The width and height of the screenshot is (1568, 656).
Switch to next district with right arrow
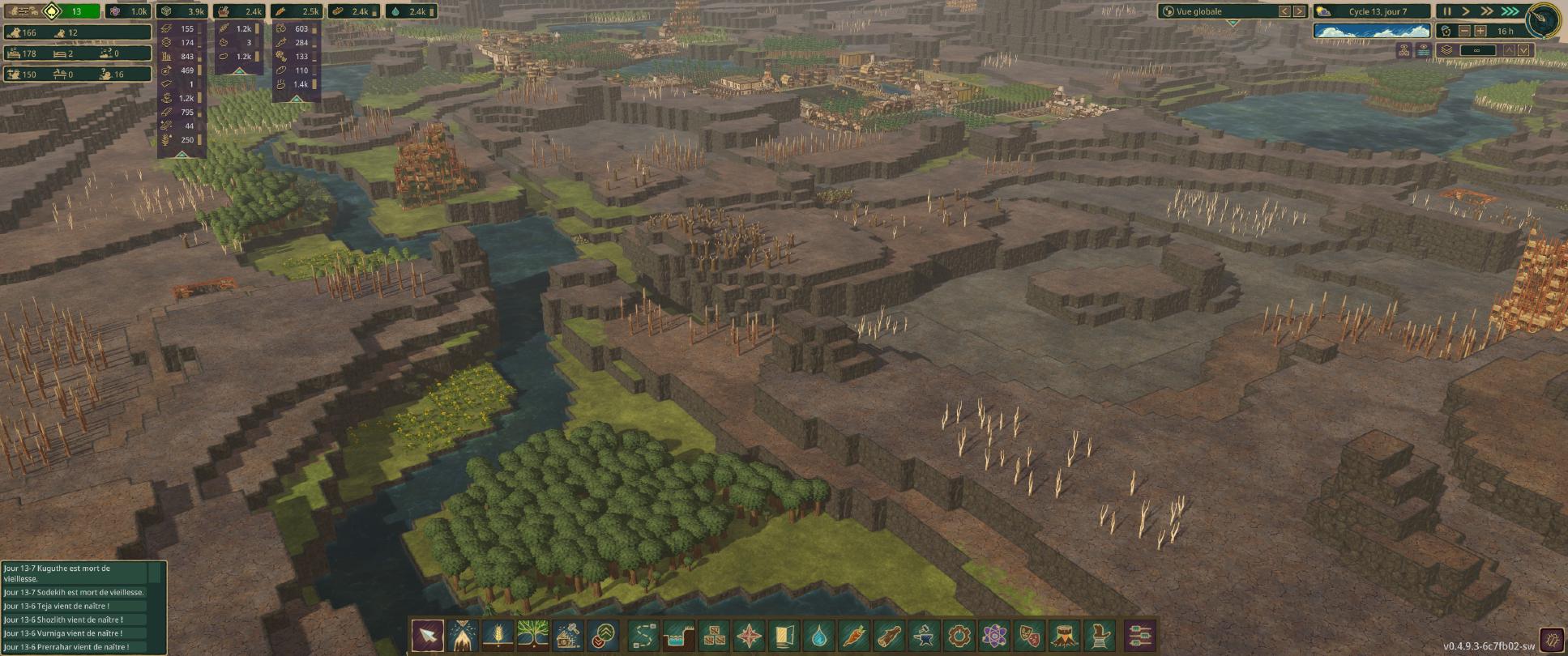pos(1299,11)
